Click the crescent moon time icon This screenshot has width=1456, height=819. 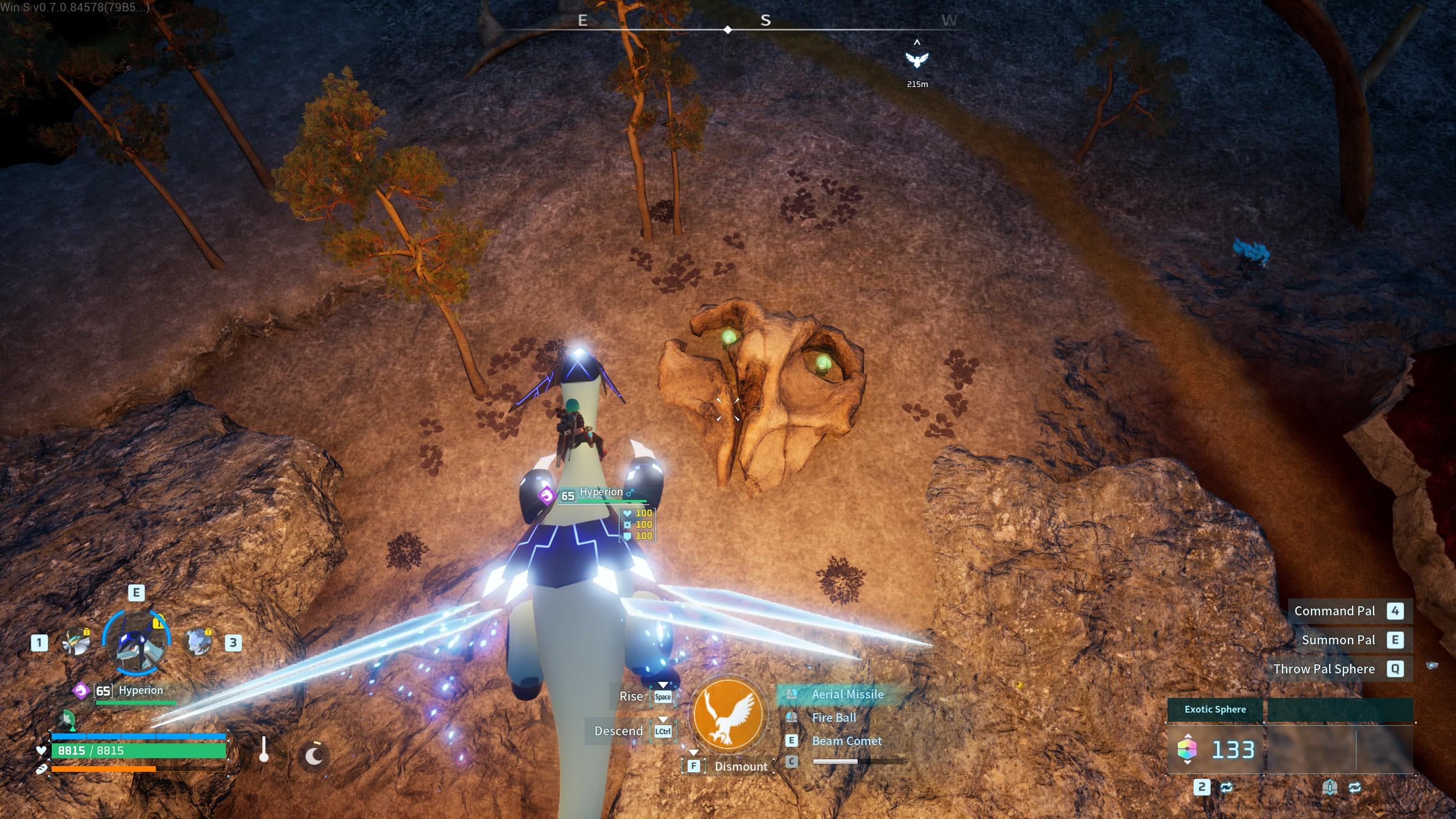click(314, 755)
